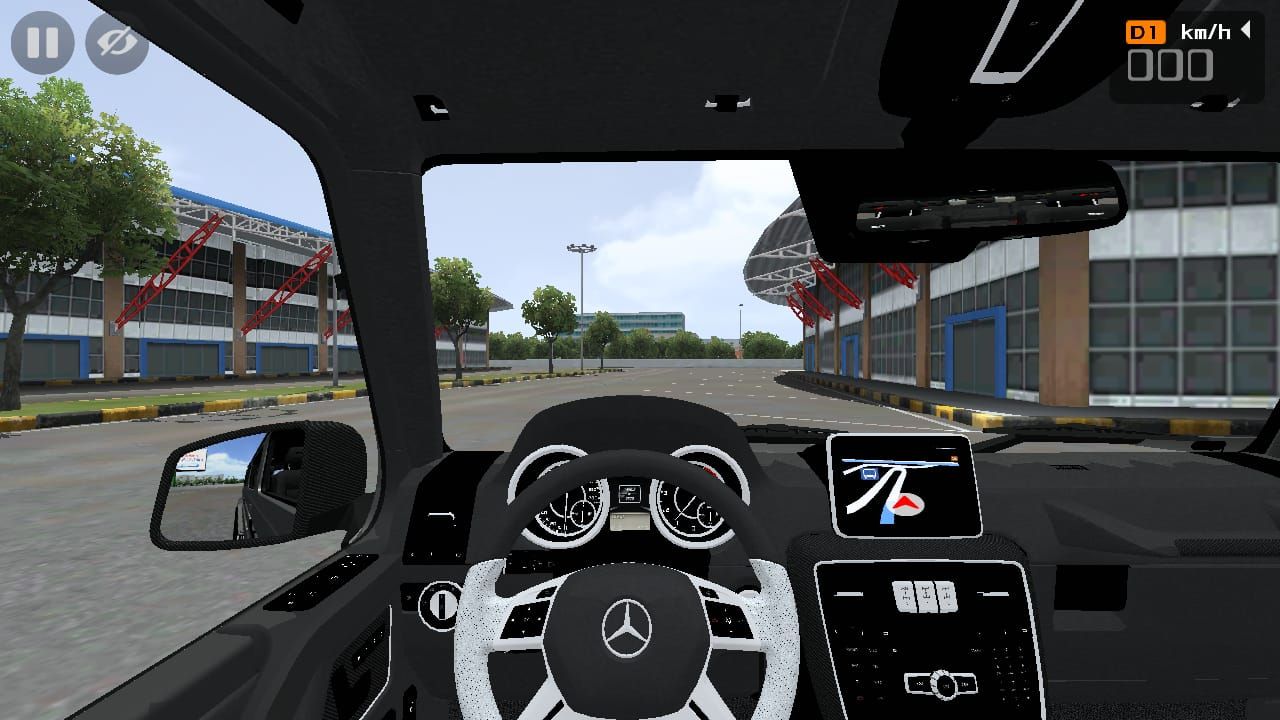Viewport: 1280px width, 720px height.
Task: Tap the navigation arrow on the GPS screen
Action: point(905,503)
